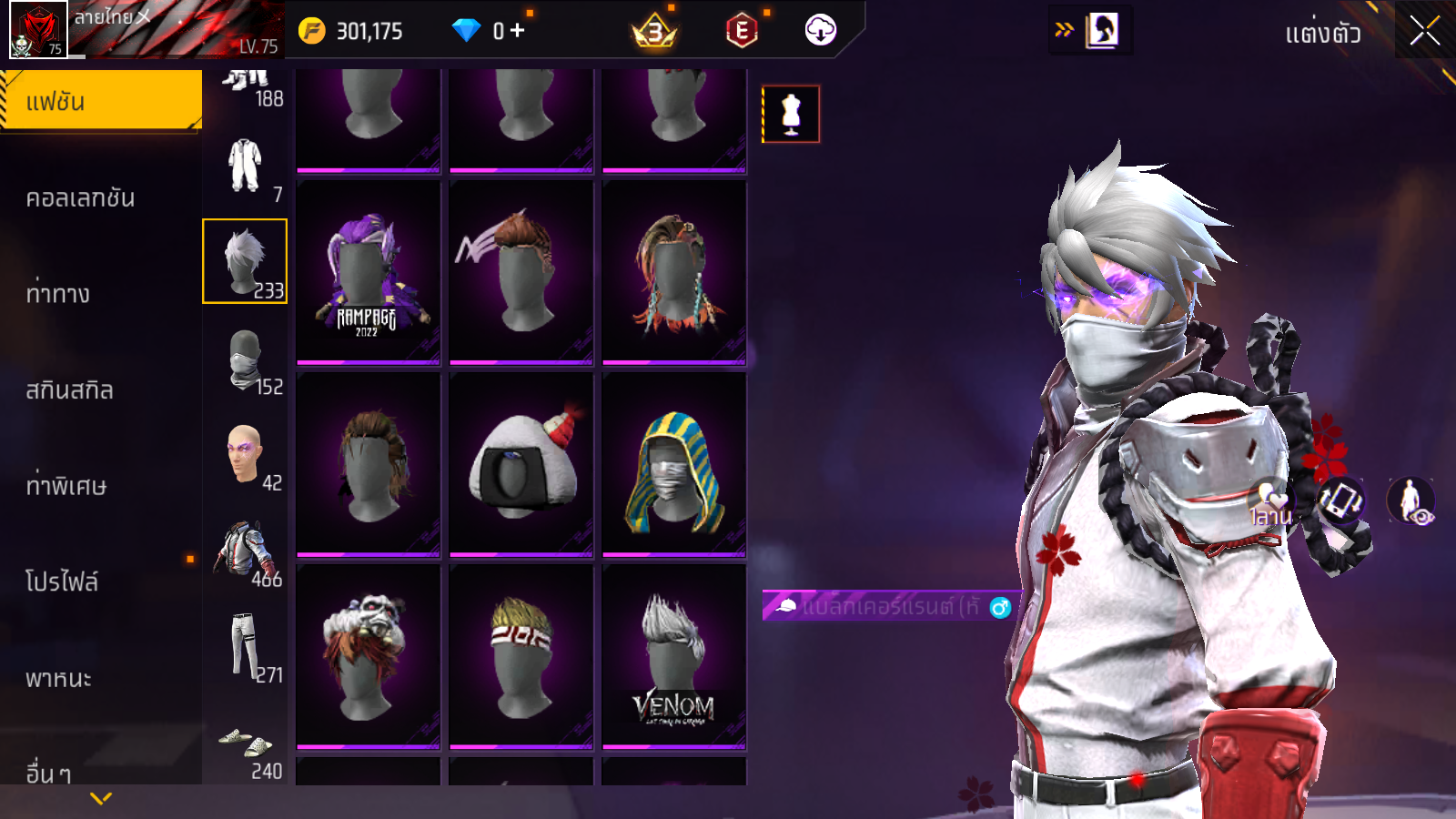Pick the shoes category

245,743
